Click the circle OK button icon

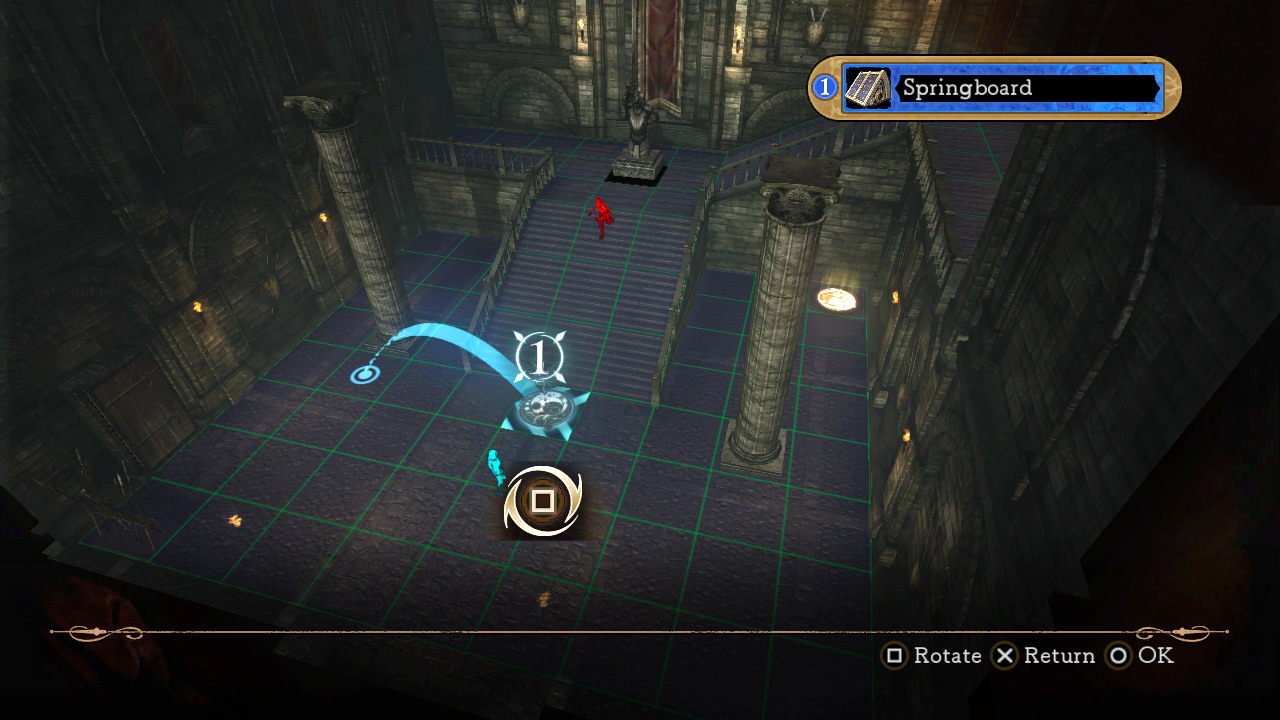click(1116, 656)
